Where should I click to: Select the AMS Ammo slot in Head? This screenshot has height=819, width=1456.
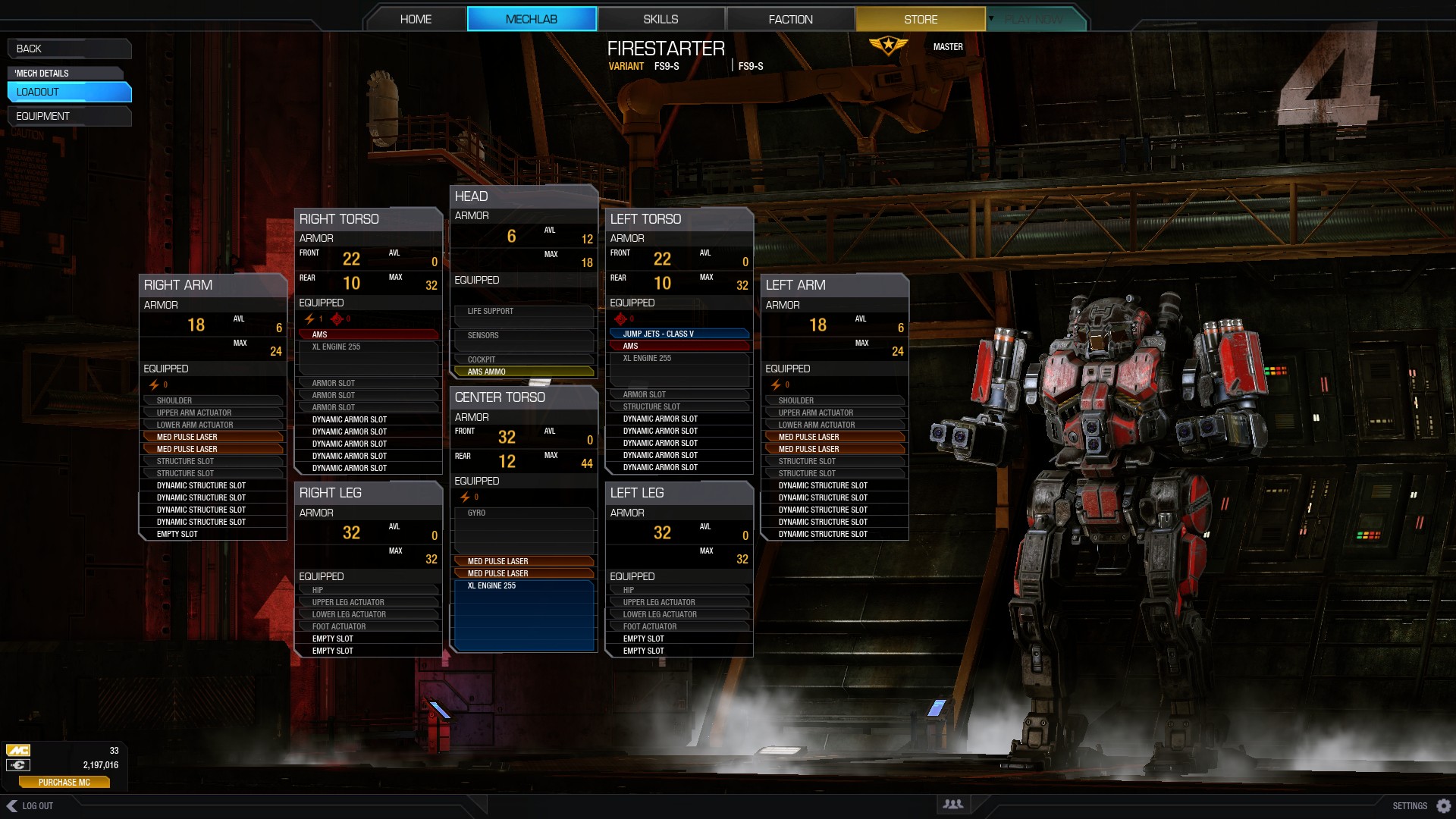pos(523,372)
